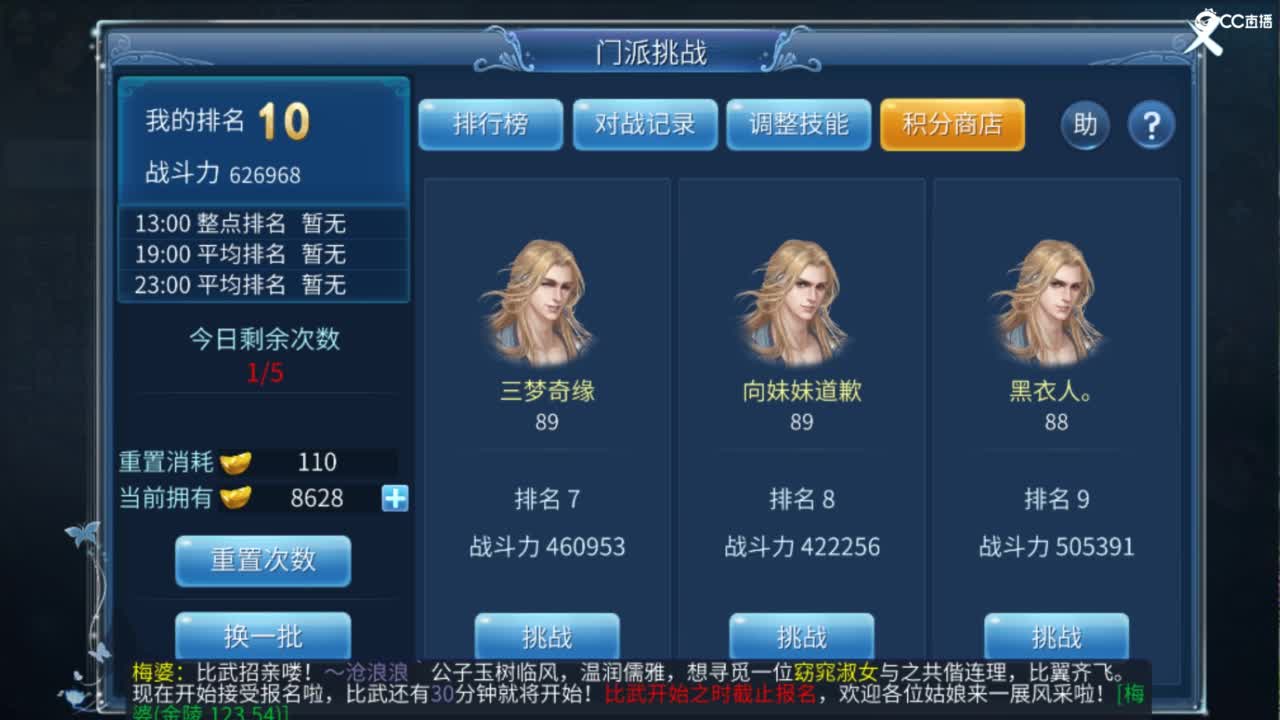Switch to the 积分商店 tab

[x=951, y=125]
